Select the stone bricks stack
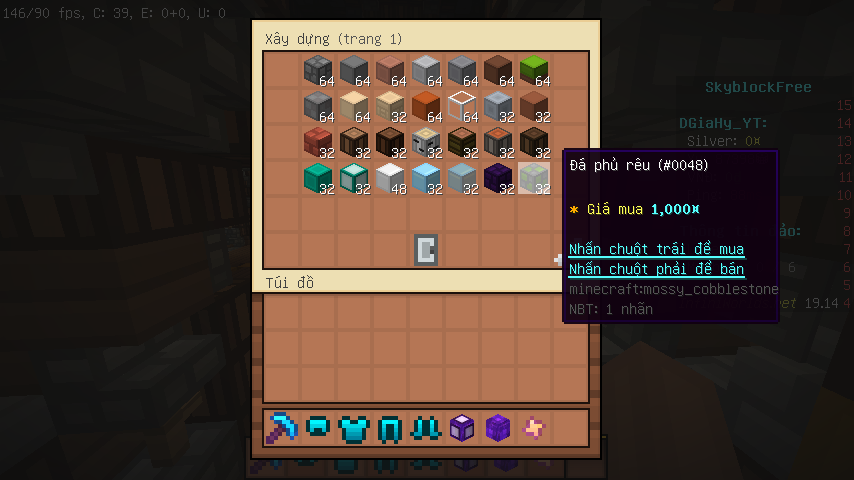This screenshot has height=480, width=854. [x=318, y=70]
